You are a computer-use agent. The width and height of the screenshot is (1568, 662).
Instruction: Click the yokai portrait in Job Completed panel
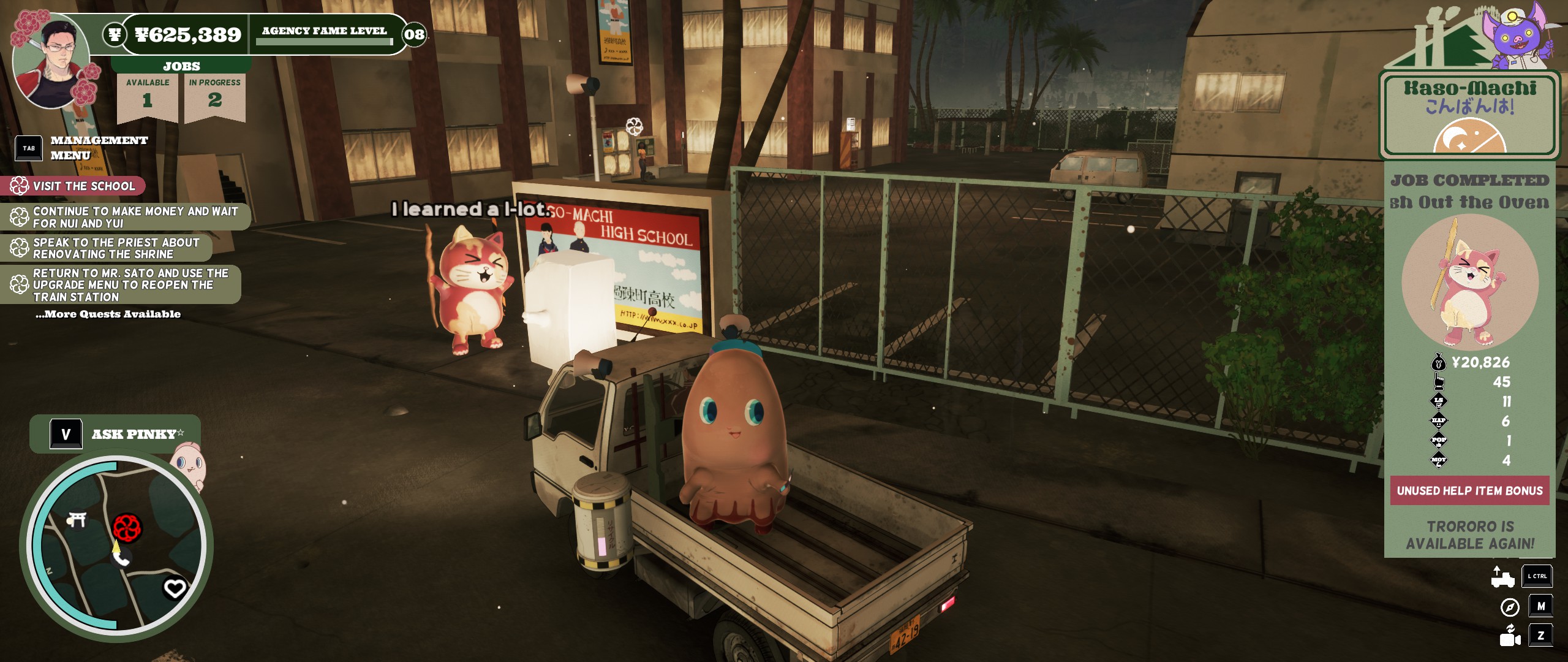(1469, 282)
